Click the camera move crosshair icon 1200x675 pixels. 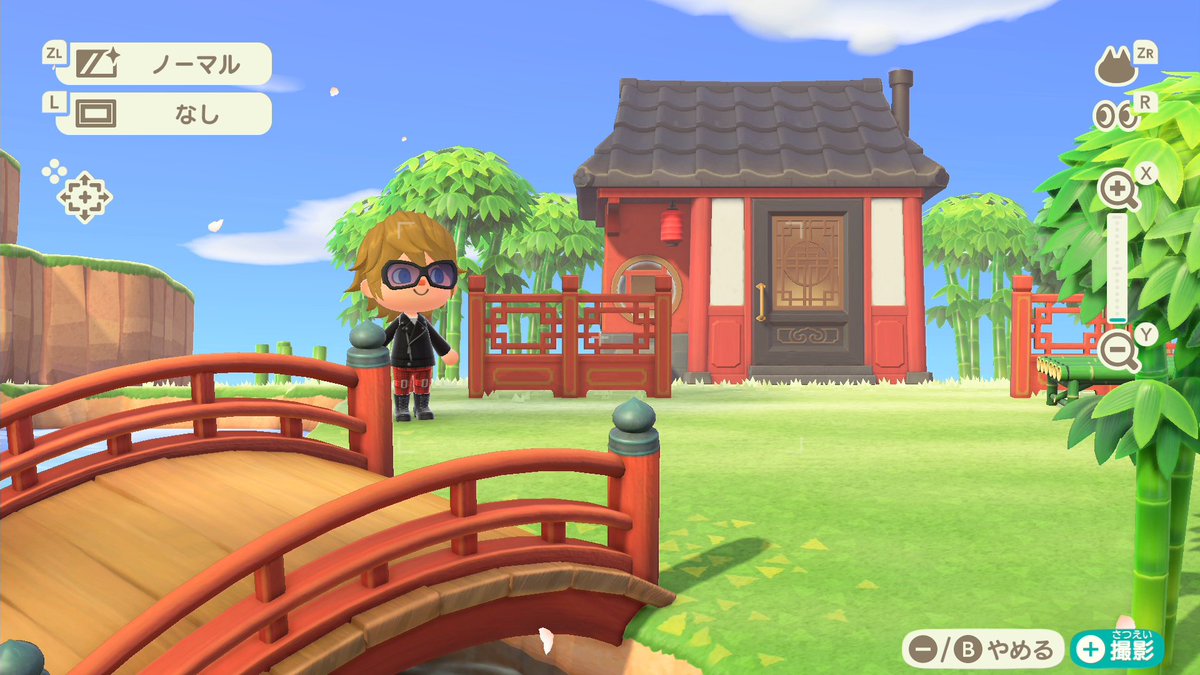83,196
